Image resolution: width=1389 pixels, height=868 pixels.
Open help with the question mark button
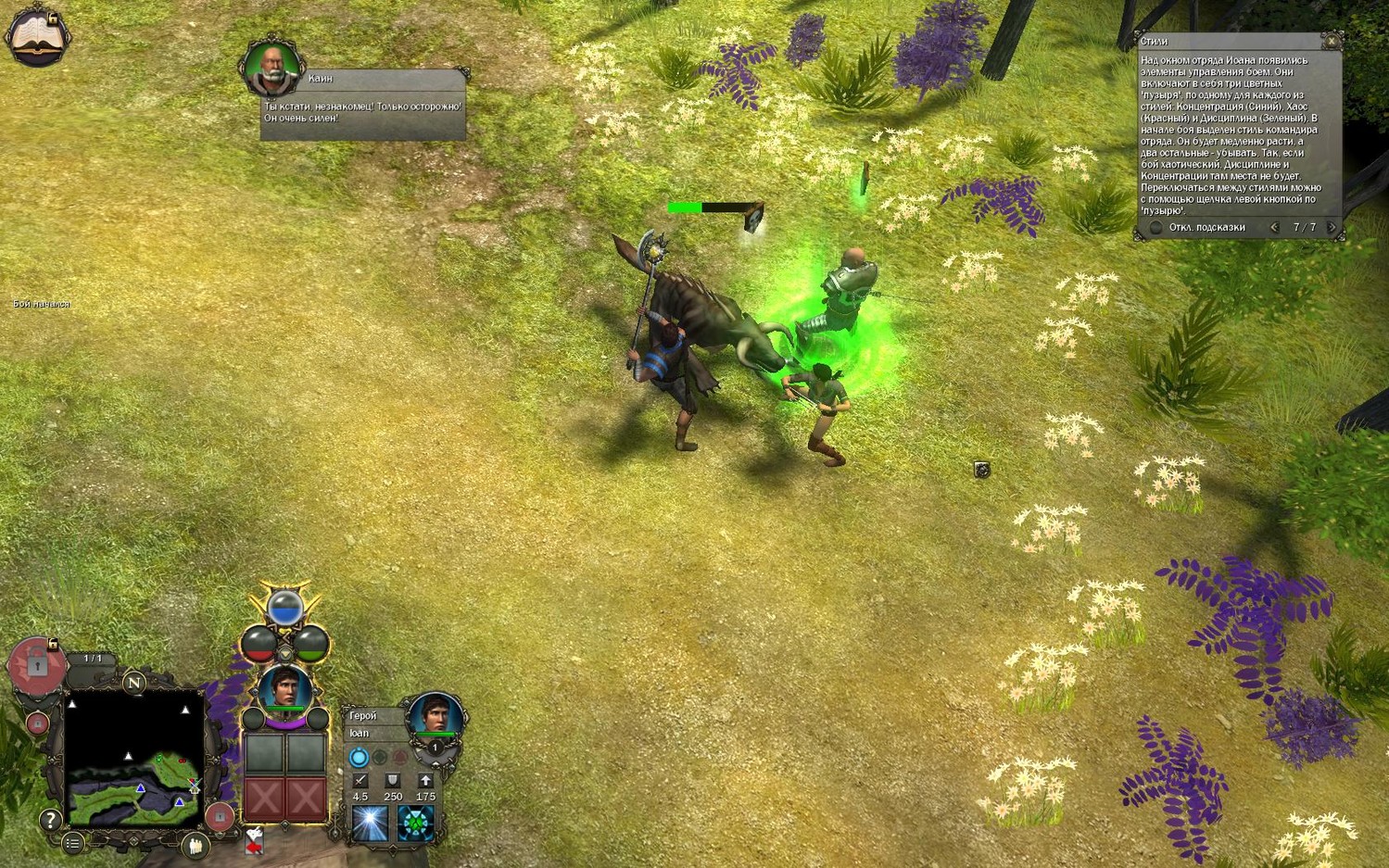tap(50, 819)
